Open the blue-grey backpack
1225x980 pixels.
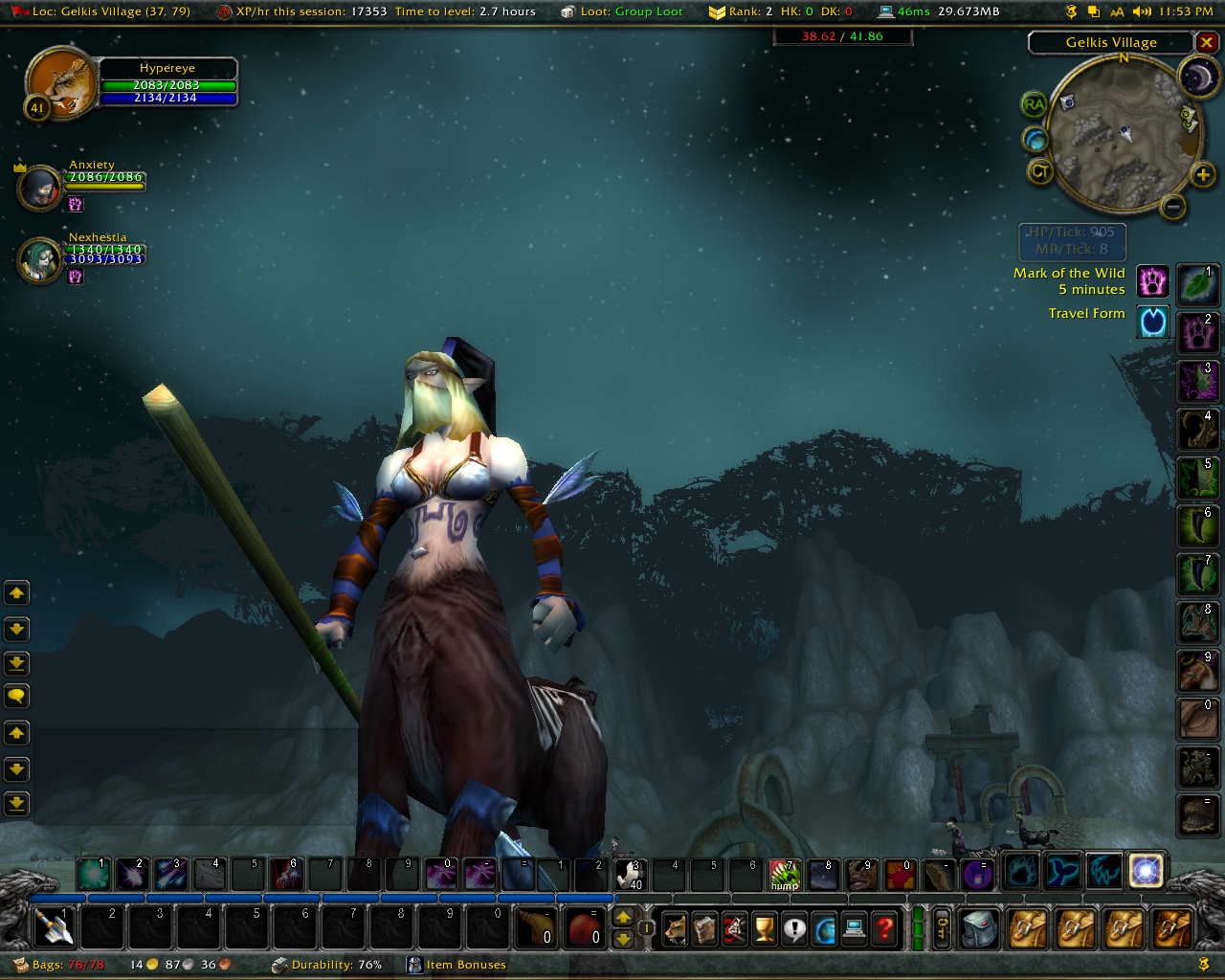[979, 928]
